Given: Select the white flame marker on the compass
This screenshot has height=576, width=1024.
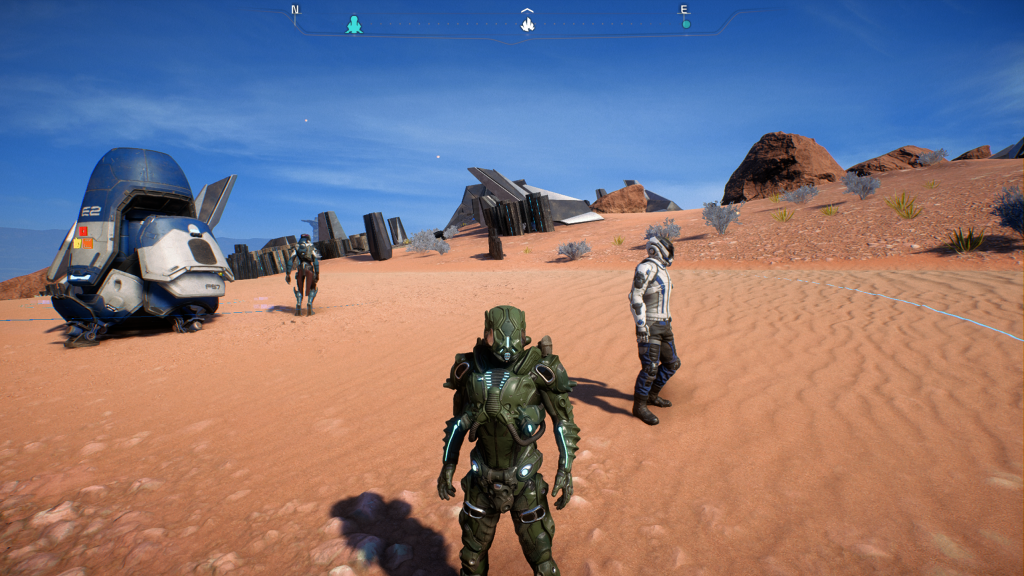Looking at the screenshot, I should 527,24.
